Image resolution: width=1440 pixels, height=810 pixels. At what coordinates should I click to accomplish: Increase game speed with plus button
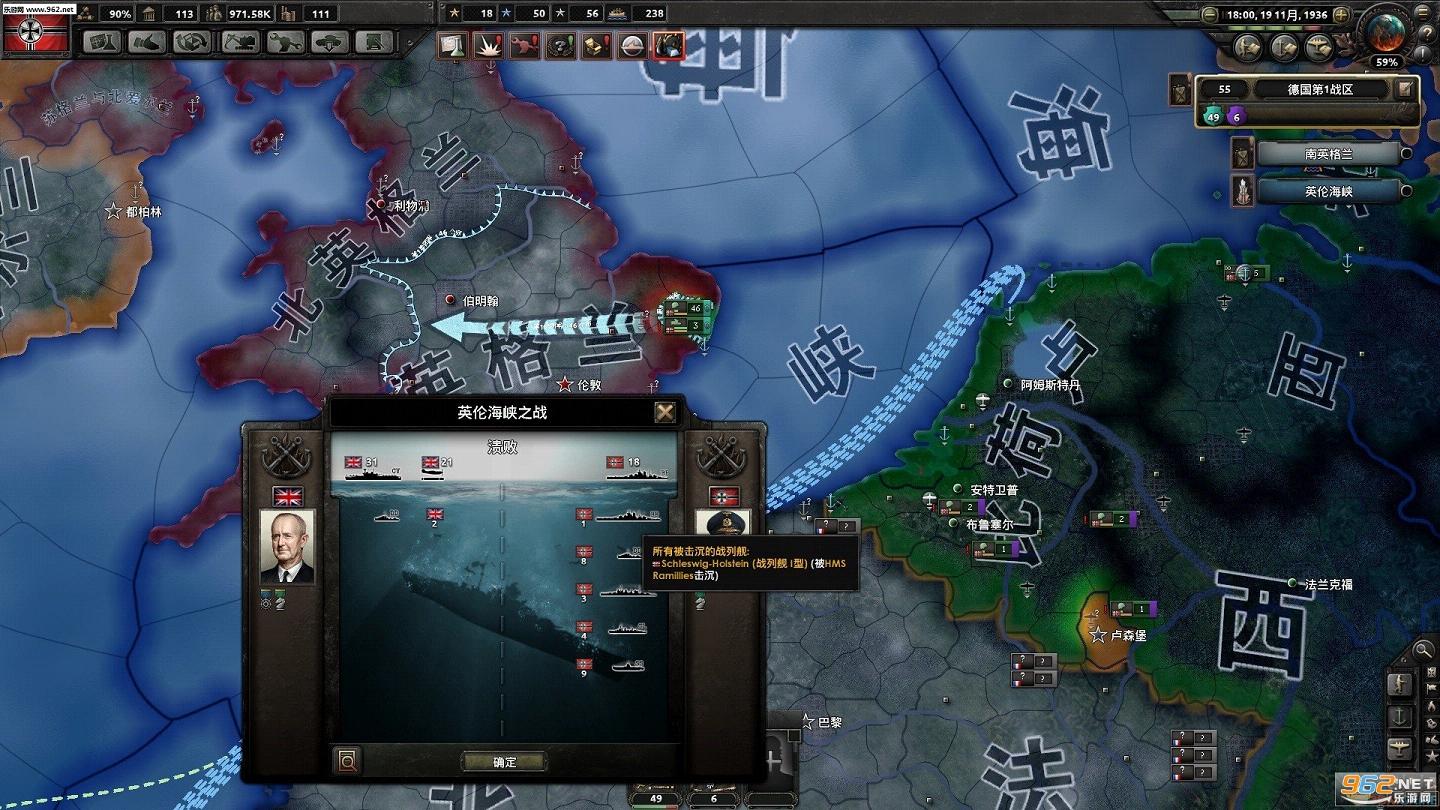click(1341, 15)
